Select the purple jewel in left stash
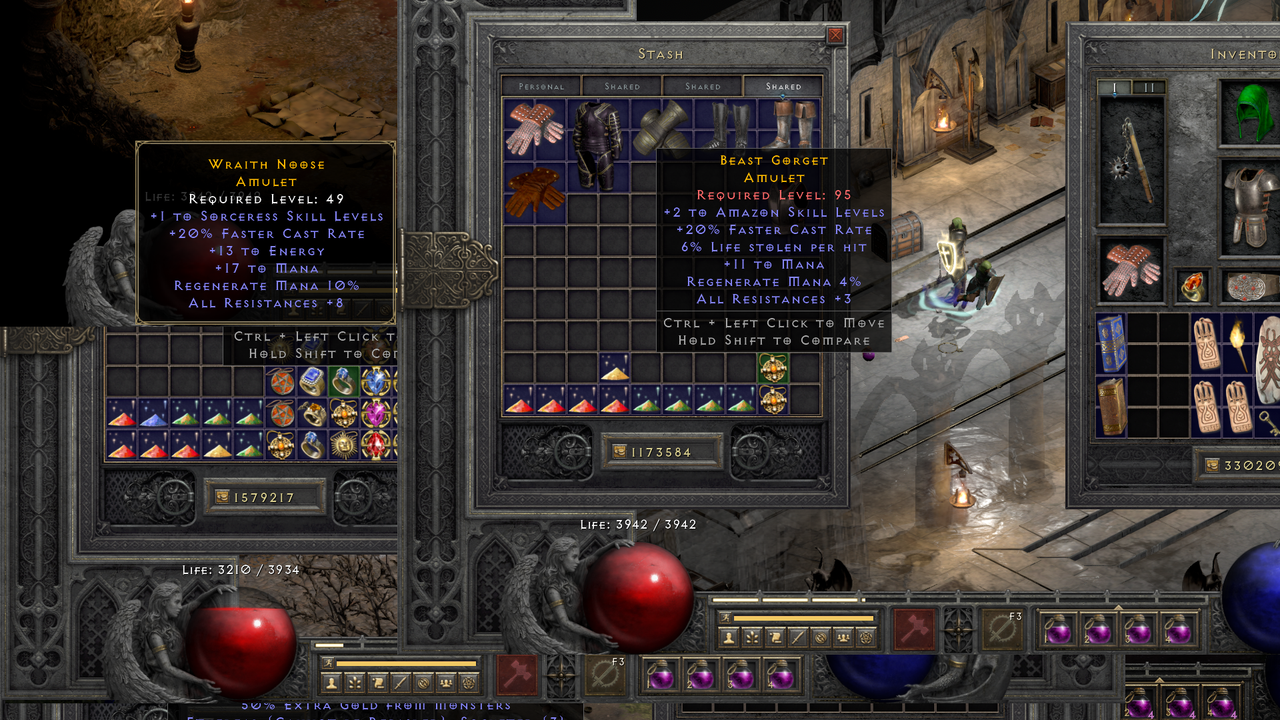 point(376,413)
